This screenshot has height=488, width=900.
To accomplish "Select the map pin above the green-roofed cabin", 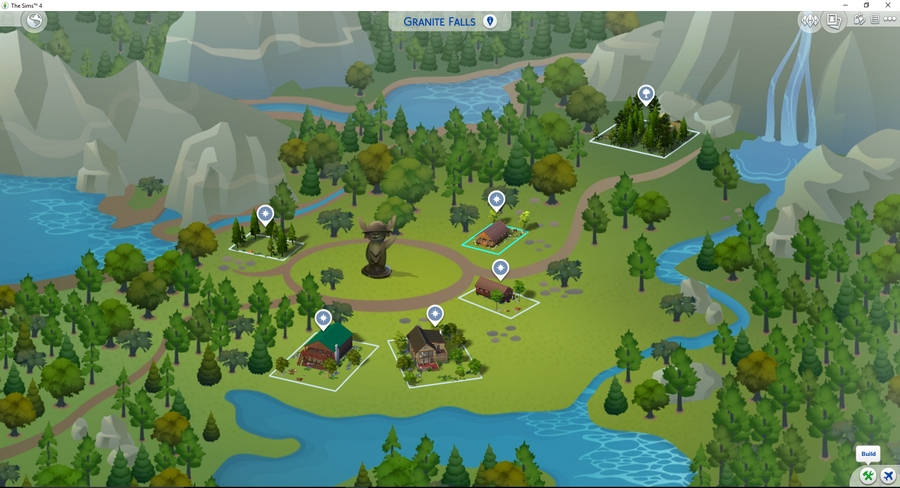I will point(323,319).
